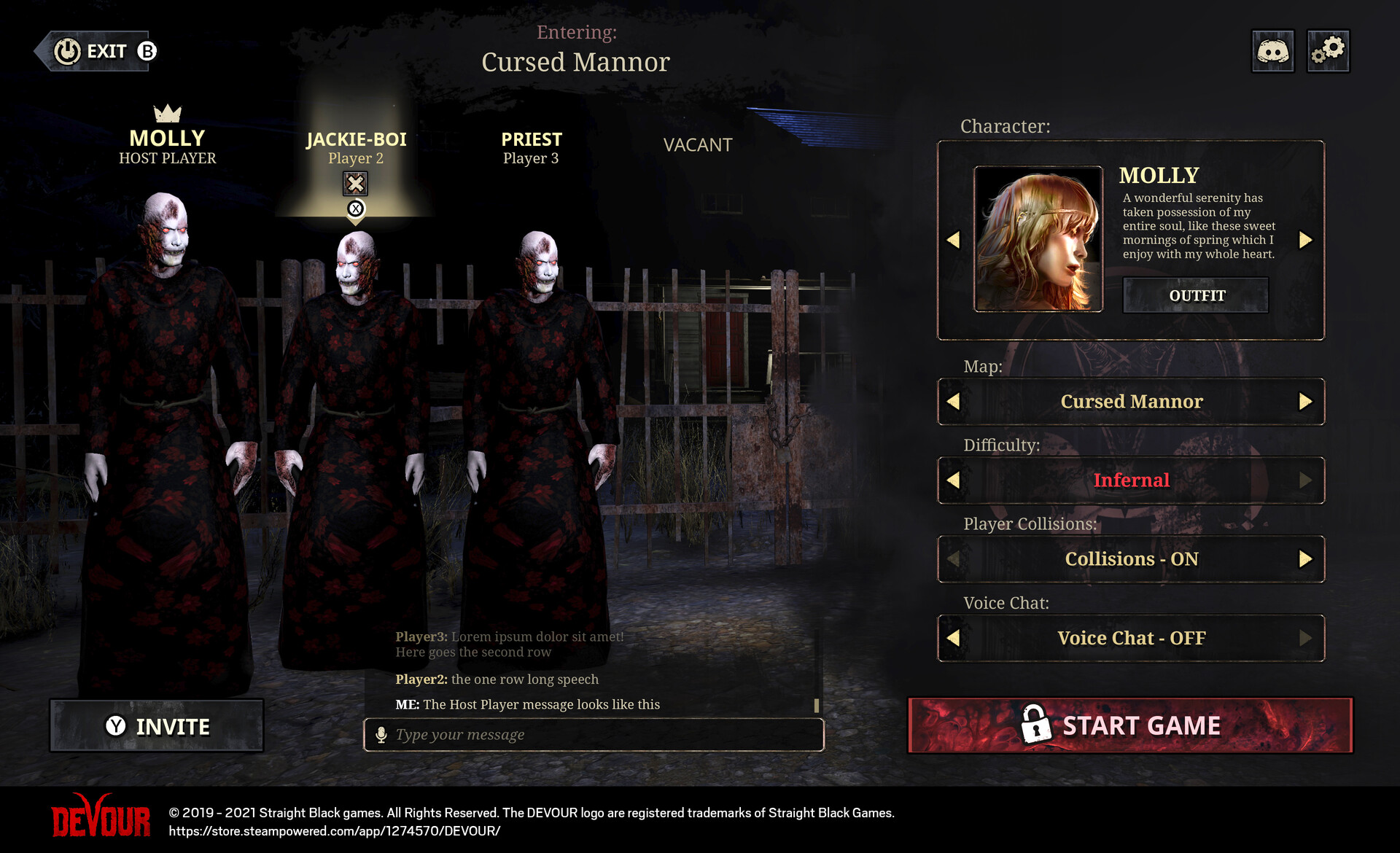Open the DEVOUR Steam store link
1400x853 pixels.
(x=335, y=831)
